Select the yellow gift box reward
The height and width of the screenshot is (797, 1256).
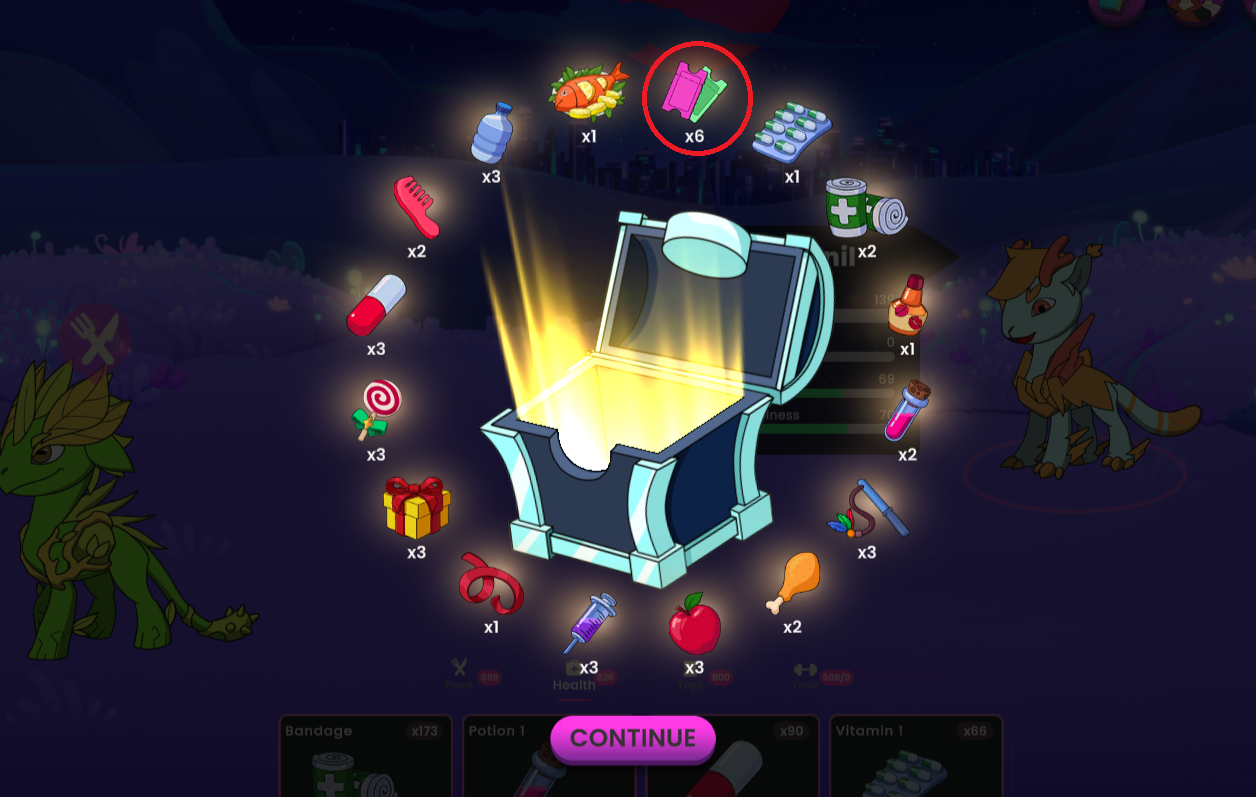click(416, 507)
